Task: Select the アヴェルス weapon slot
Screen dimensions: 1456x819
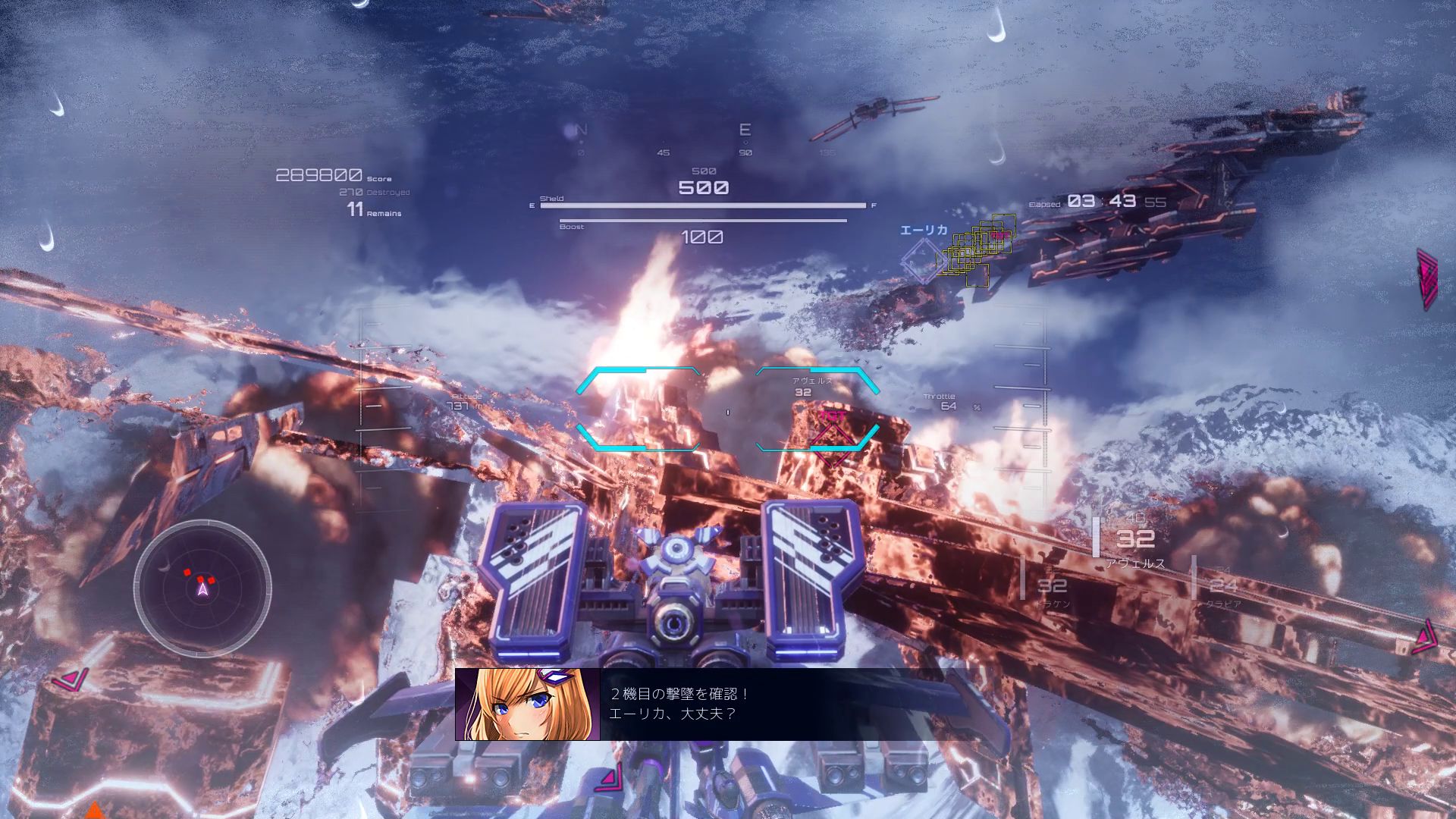Action: [x=1134, y=541]
